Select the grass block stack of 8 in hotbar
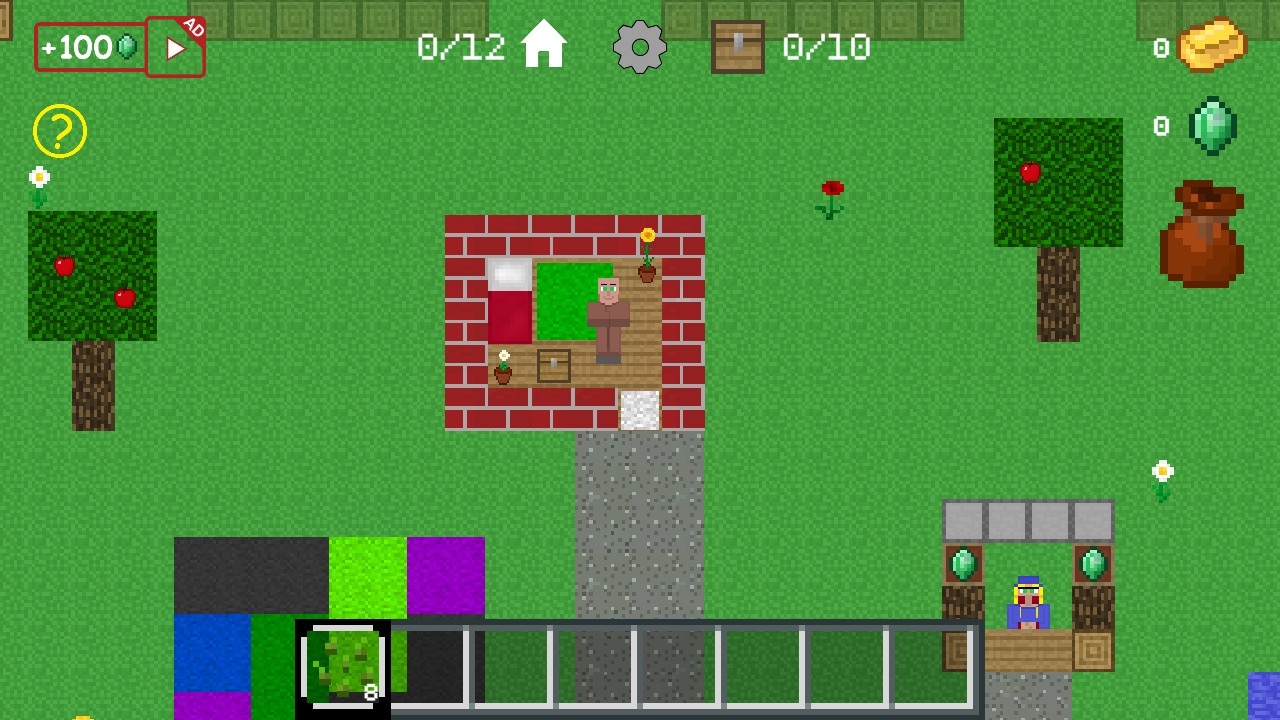The height and width of the screenshot is (720, 1280). tap(344, 668)
